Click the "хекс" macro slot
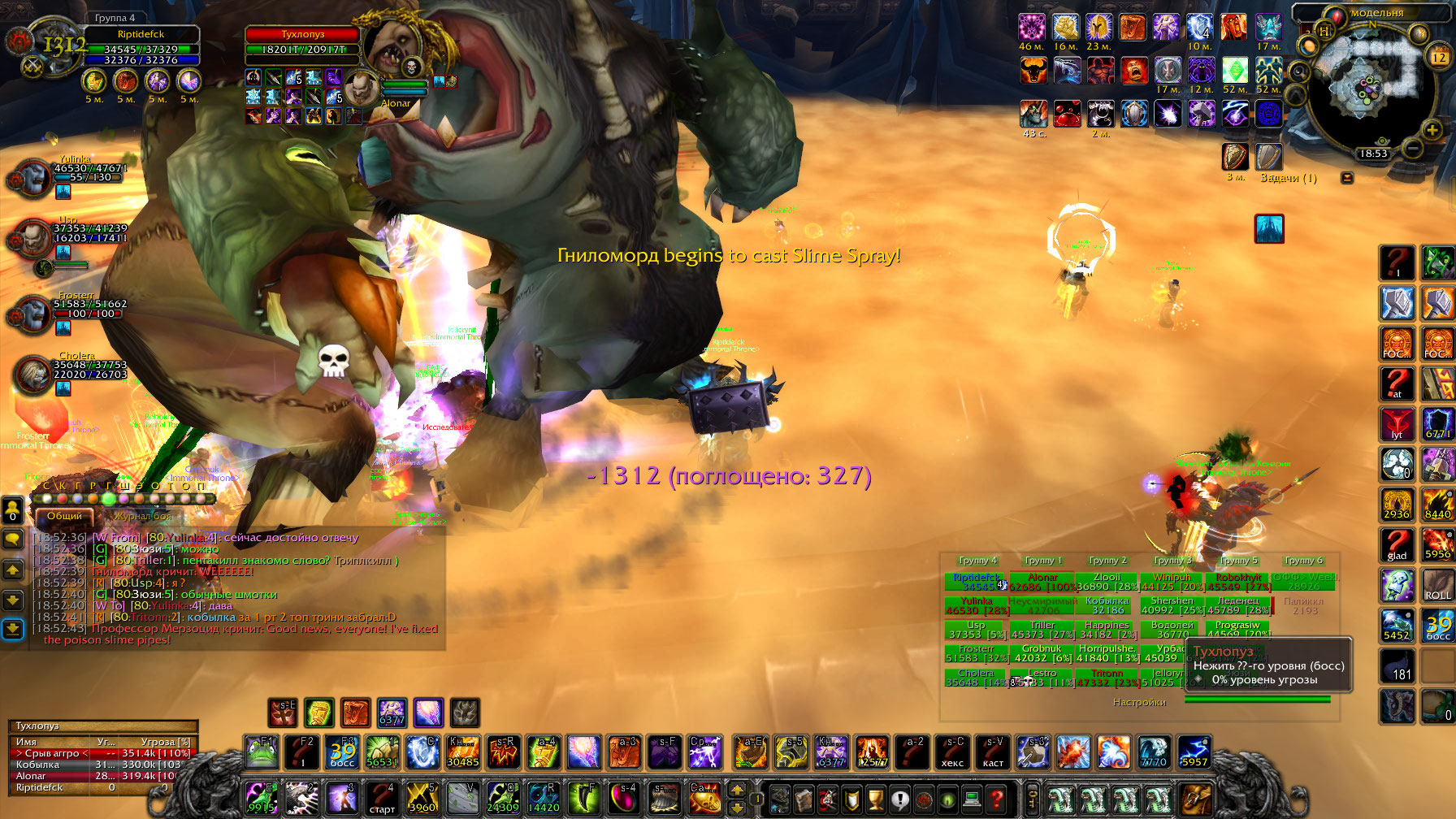Screen dimensions: 1456x819 click(x=952, y=752)
